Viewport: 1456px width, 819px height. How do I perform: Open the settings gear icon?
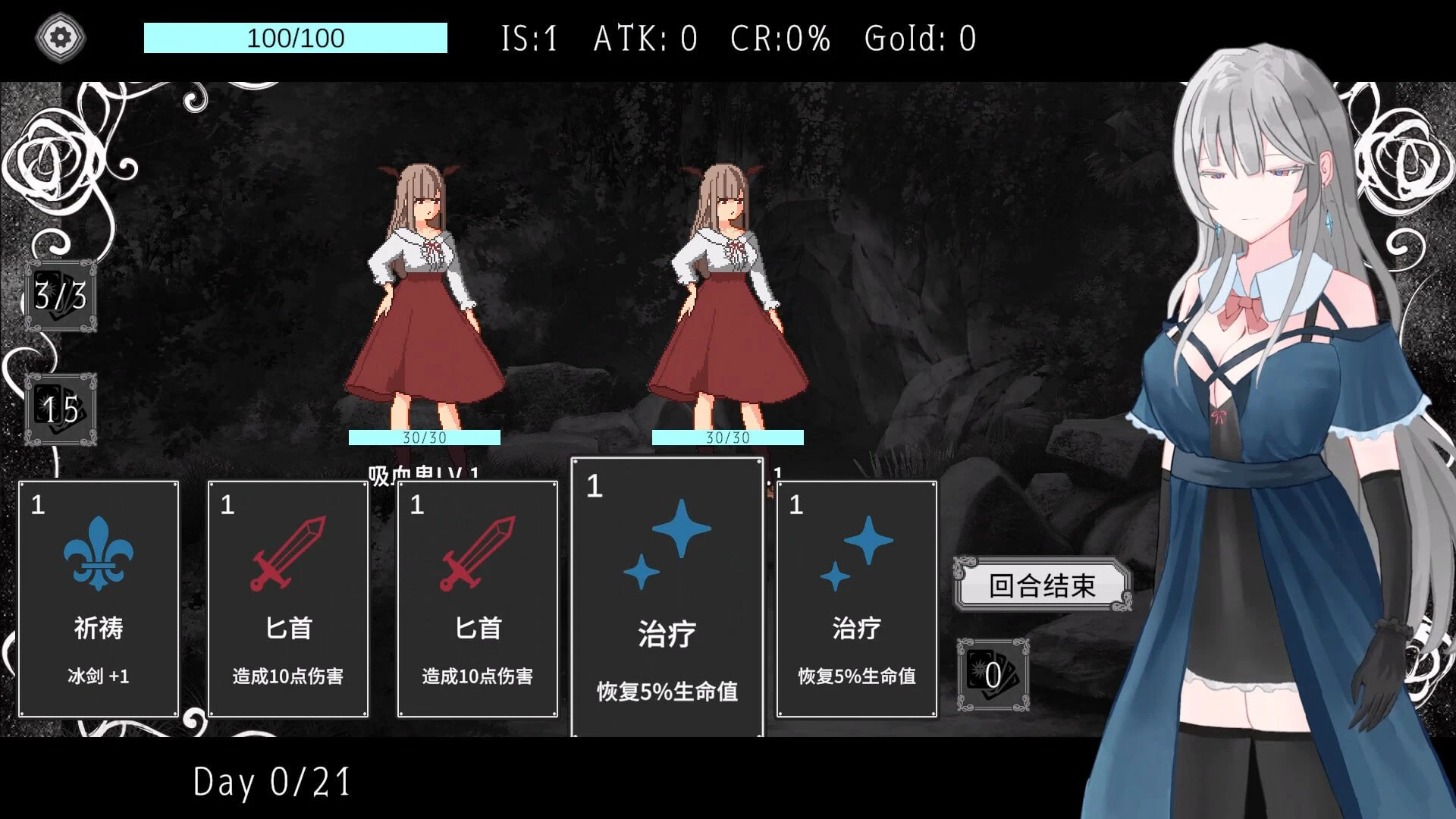(x=61, y=36)
